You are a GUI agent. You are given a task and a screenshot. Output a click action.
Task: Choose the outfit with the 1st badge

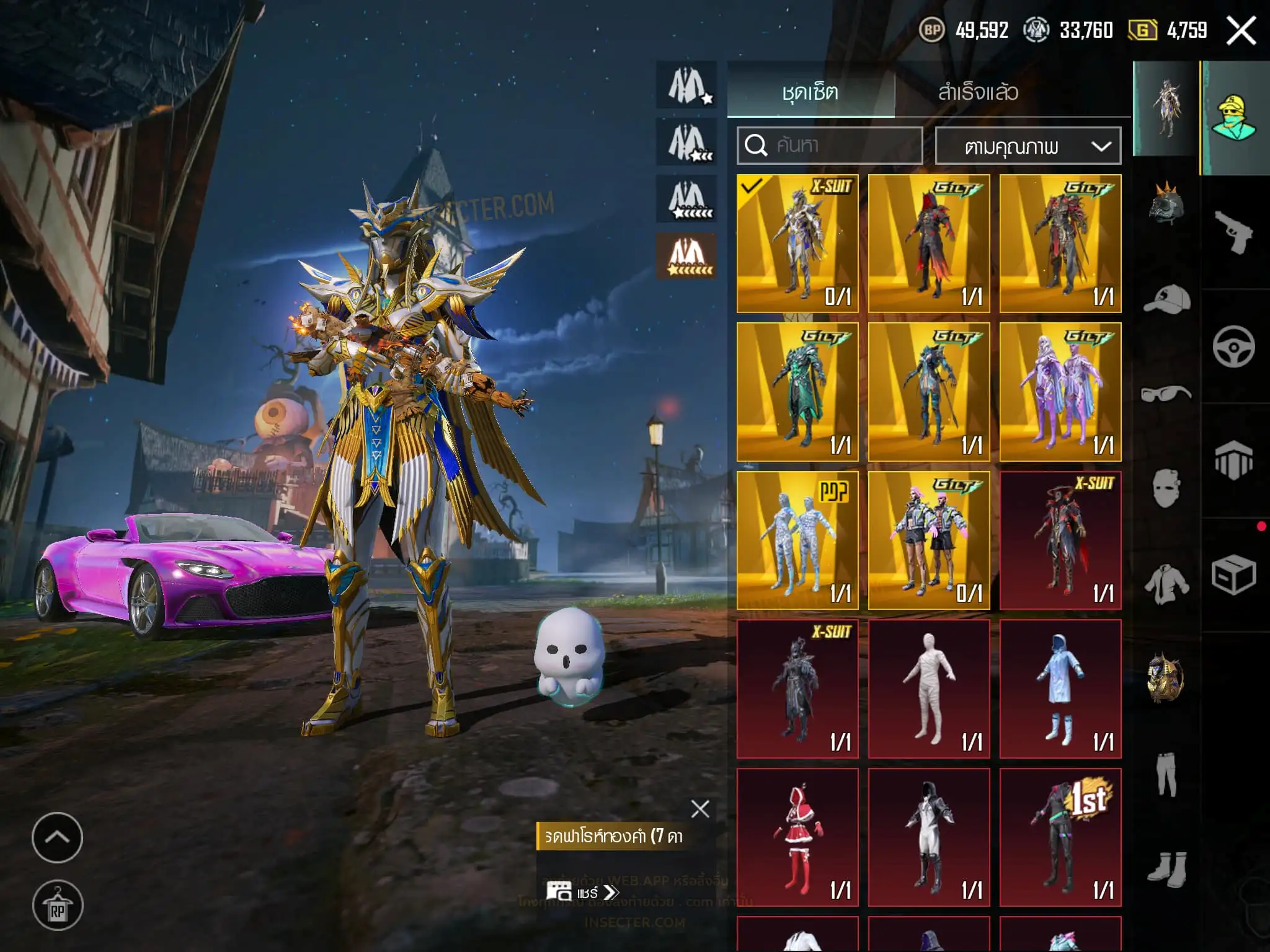click(1060, 837)
